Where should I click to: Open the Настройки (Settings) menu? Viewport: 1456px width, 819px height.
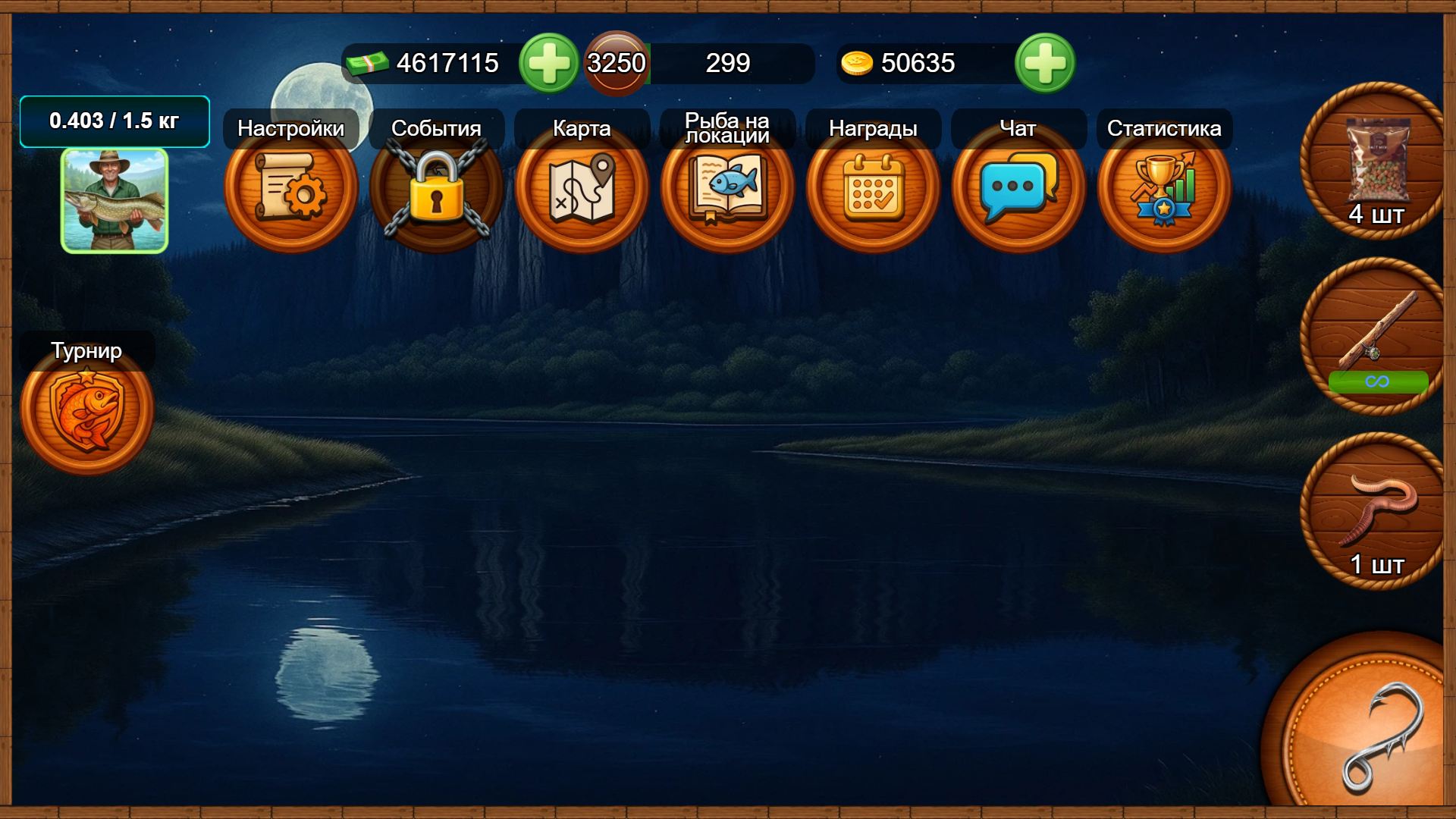290,190
